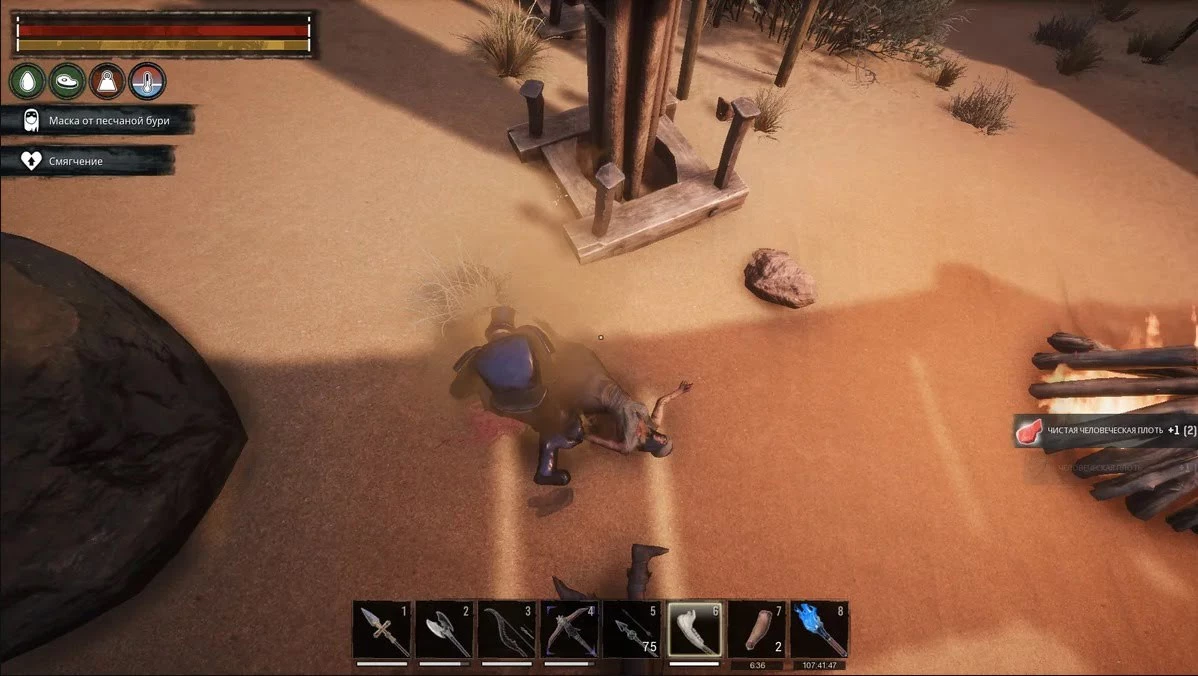The width and height of the screenshot is (1198, 676).
Task: Click the thermometer temperature status icon
Action: pos(147,80)
